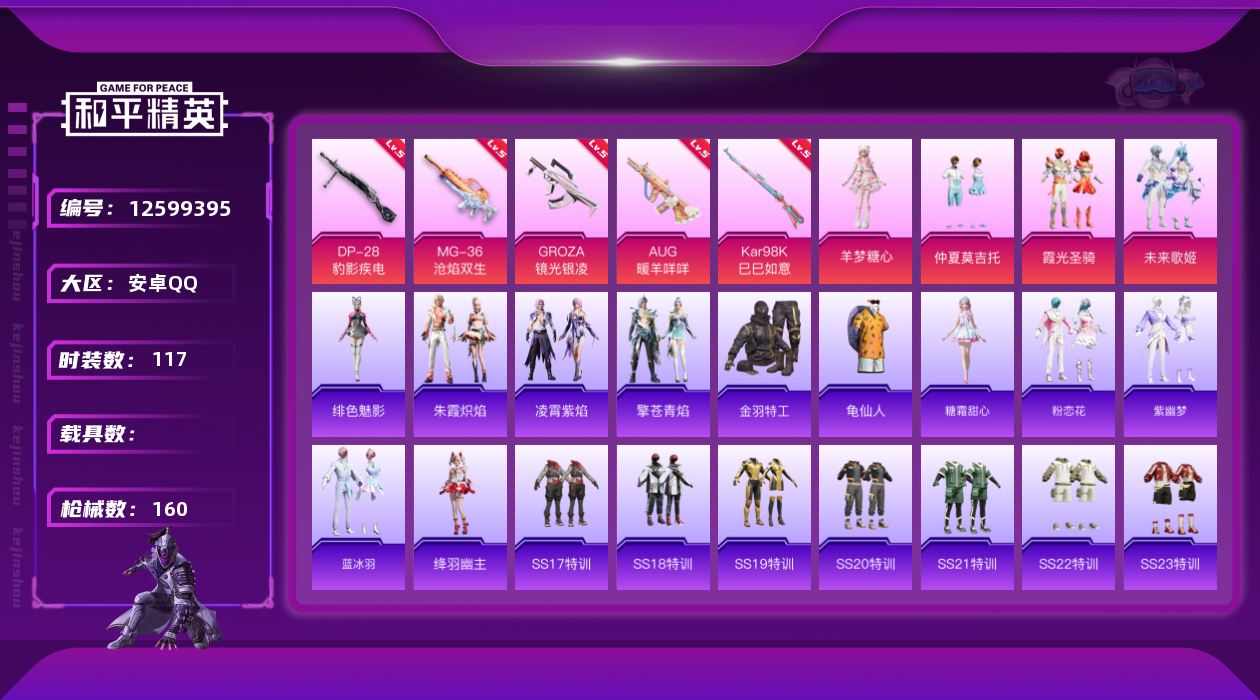Choose the 仲夏莫吉托 outfit card

click(967, 211)
